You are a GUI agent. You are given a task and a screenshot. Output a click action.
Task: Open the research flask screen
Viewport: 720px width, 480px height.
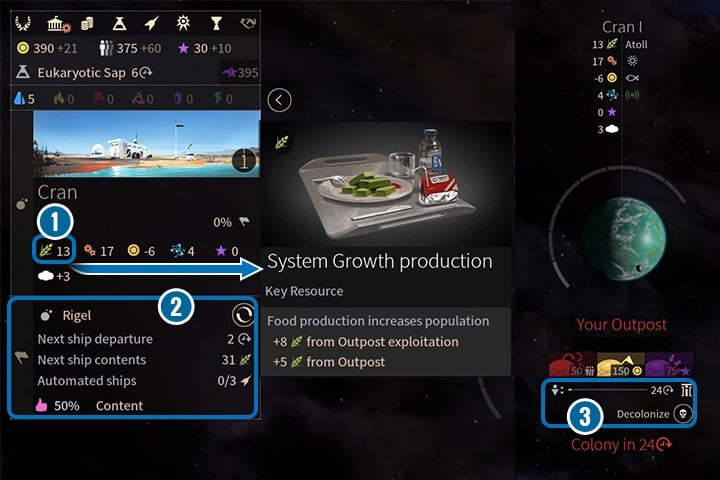[119, 22]
